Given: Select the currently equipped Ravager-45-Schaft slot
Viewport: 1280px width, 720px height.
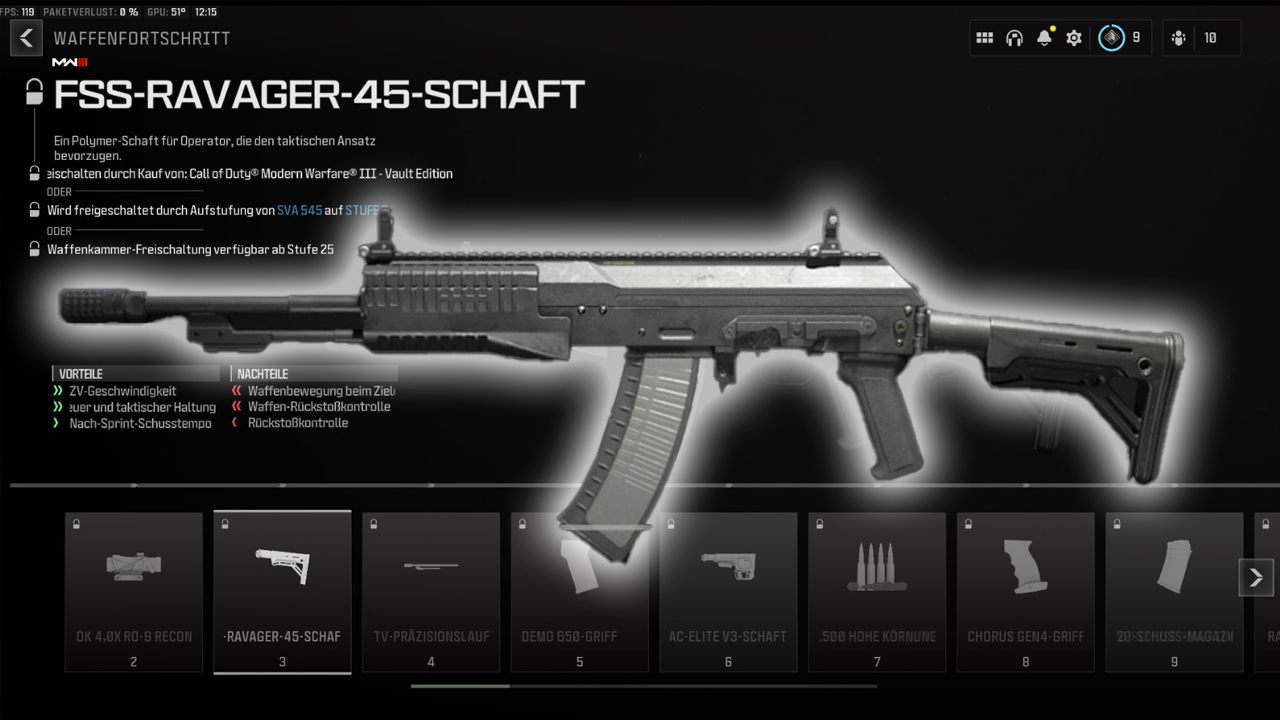Looking at the screenshot, I should [282, 592].
